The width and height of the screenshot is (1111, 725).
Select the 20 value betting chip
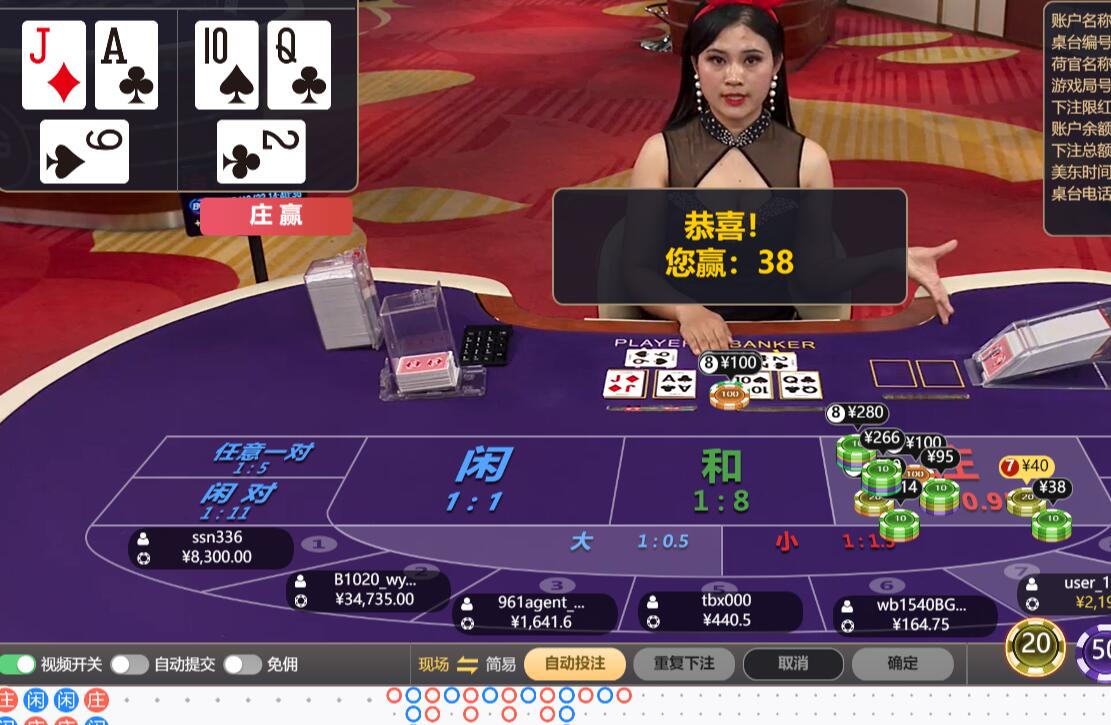pos(1035,645)
